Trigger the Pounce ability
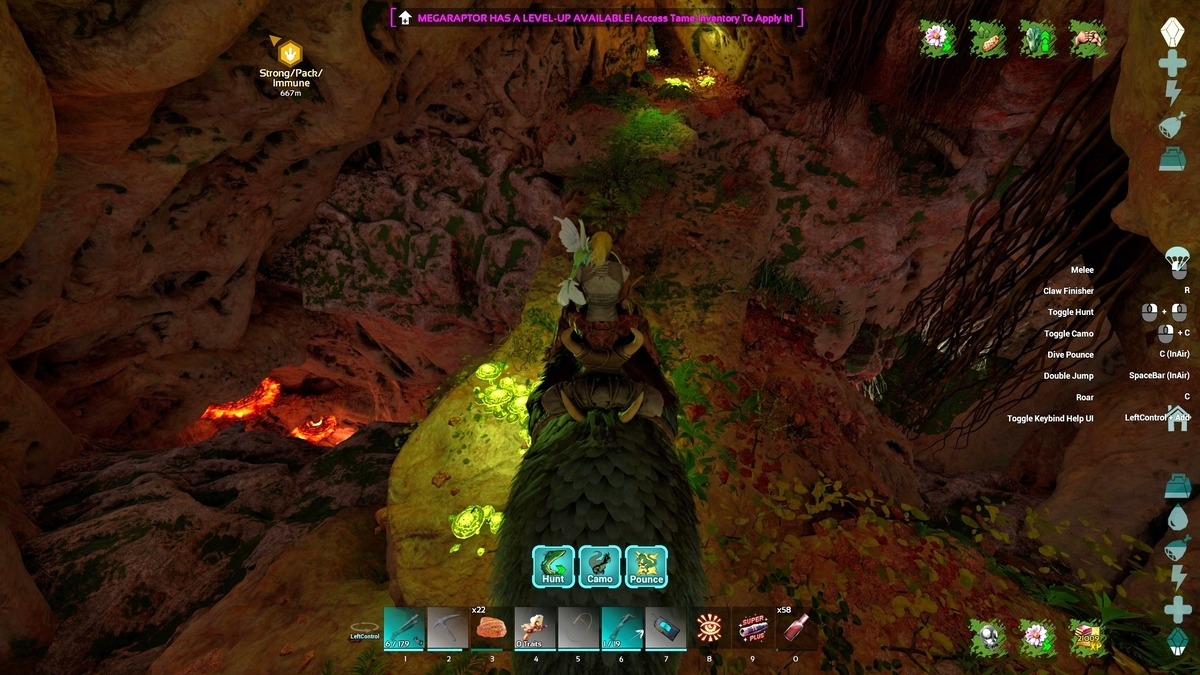Screen dimensions: 1200x675 647,566
